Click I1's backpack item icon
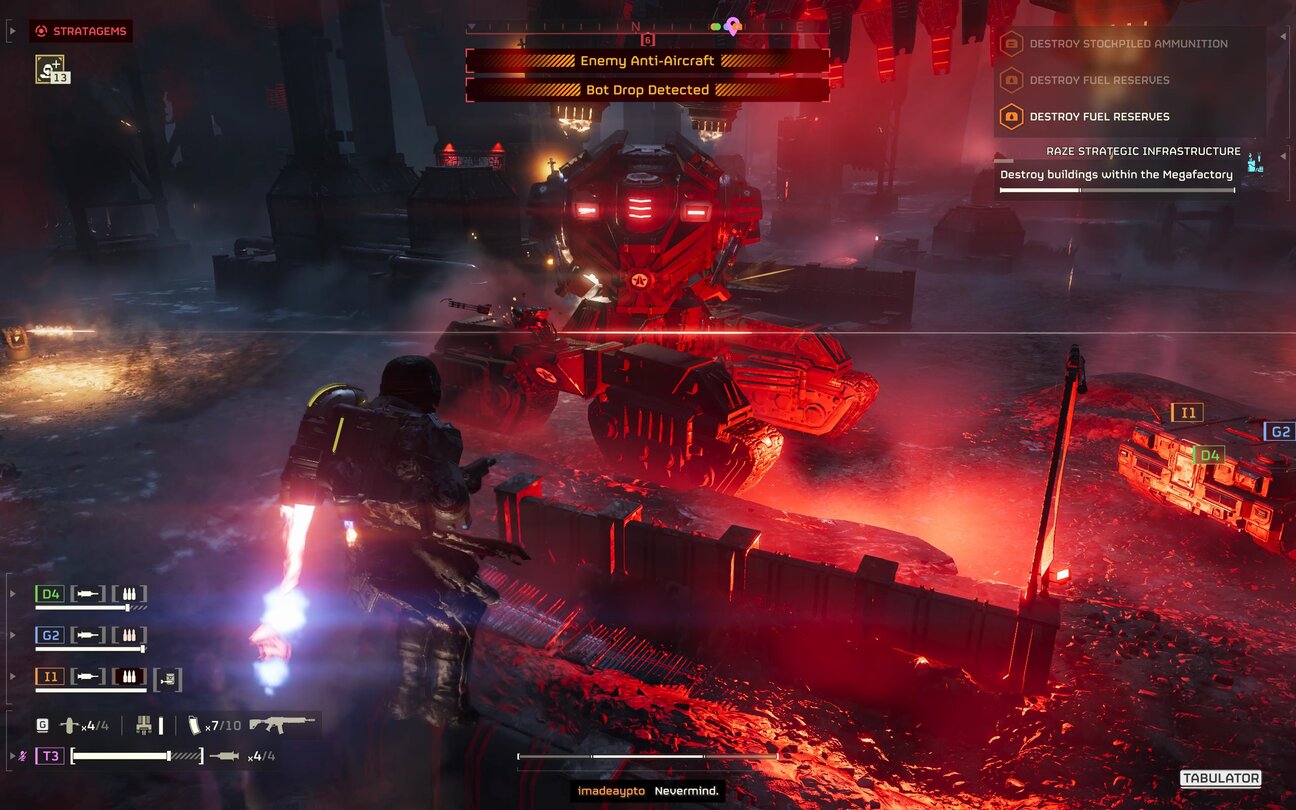 (168, 678)
